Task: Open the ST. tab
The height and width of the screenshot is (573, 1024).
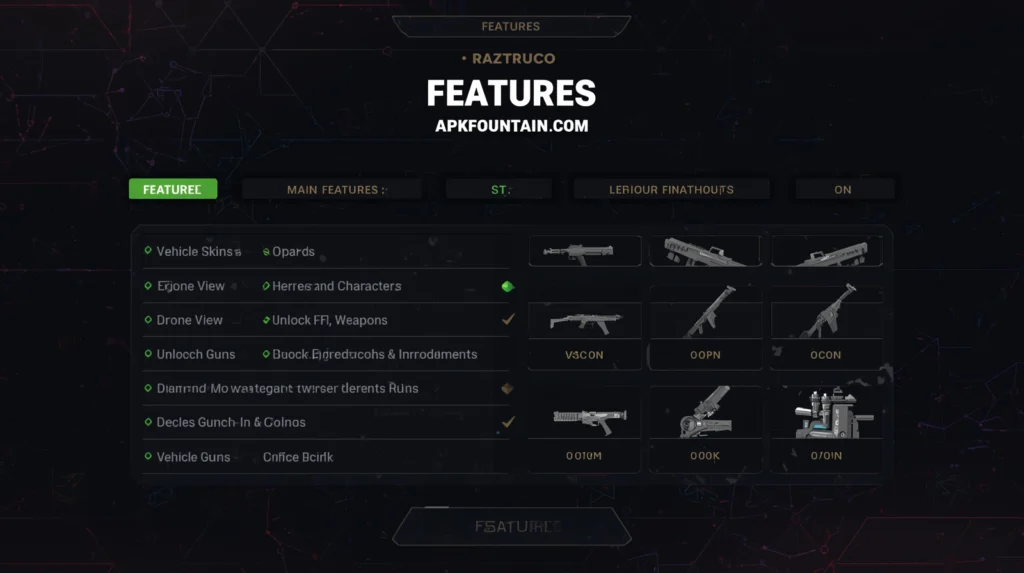Action: pyautogui.click(x=499, y=189)
